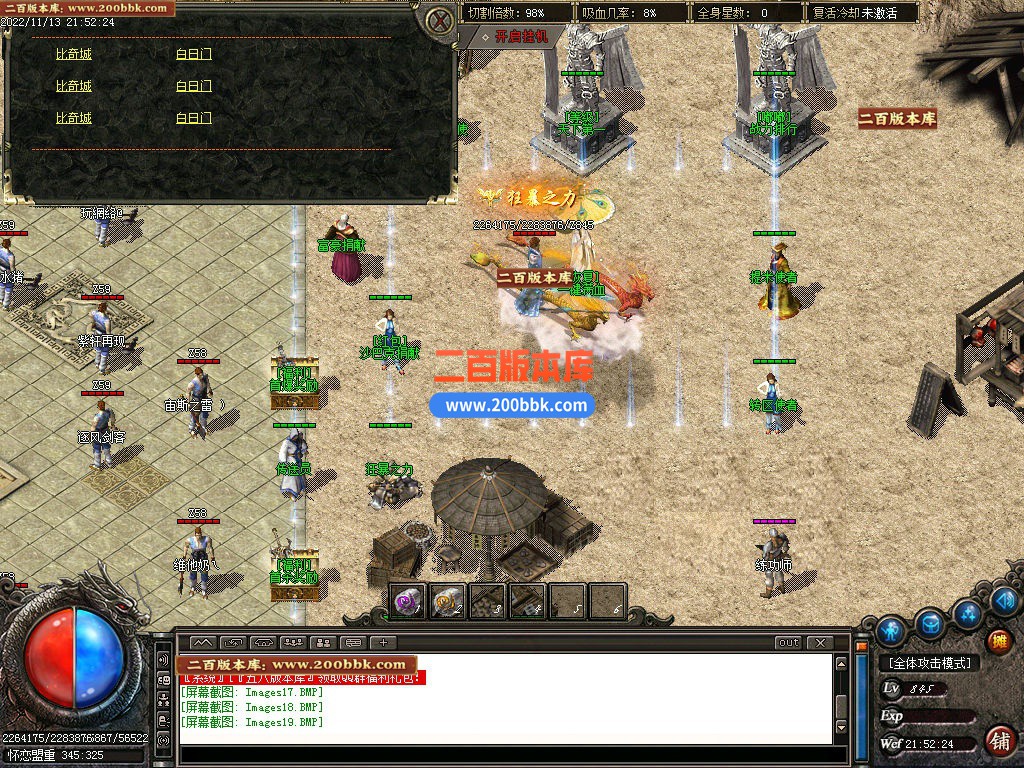
Task: Open the 铺 shop button
Action: (998, 741)
